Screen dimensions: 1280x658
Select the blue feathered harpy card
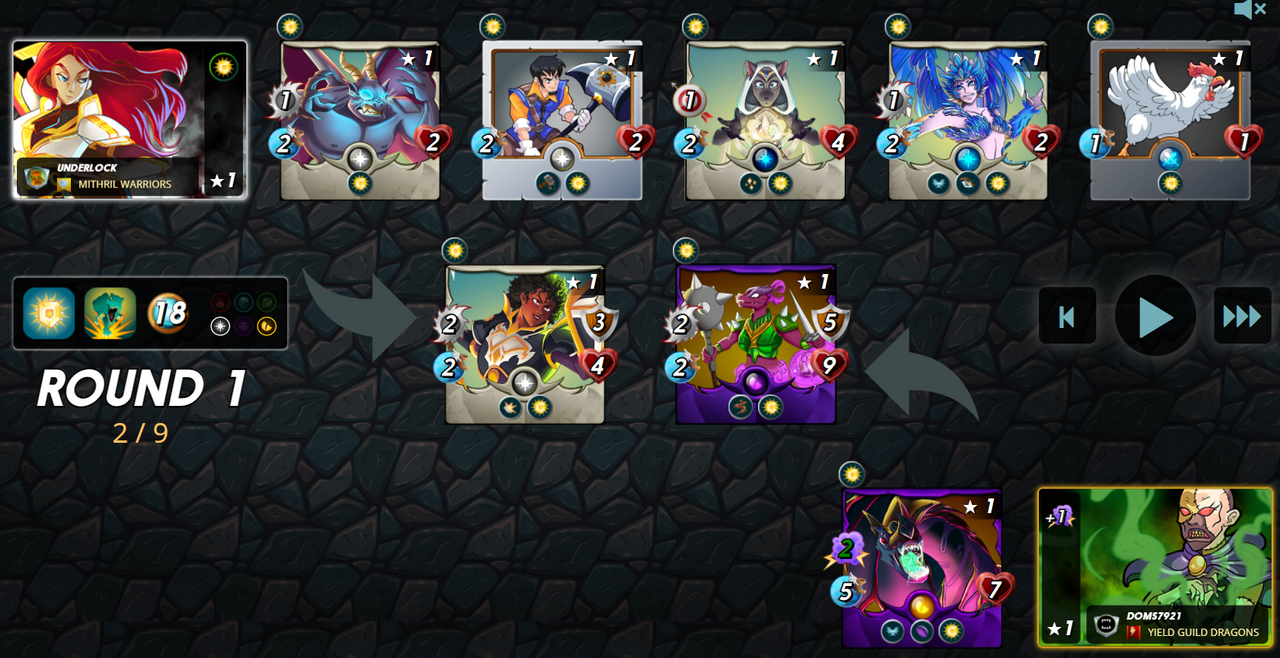[x=968, y=120]
